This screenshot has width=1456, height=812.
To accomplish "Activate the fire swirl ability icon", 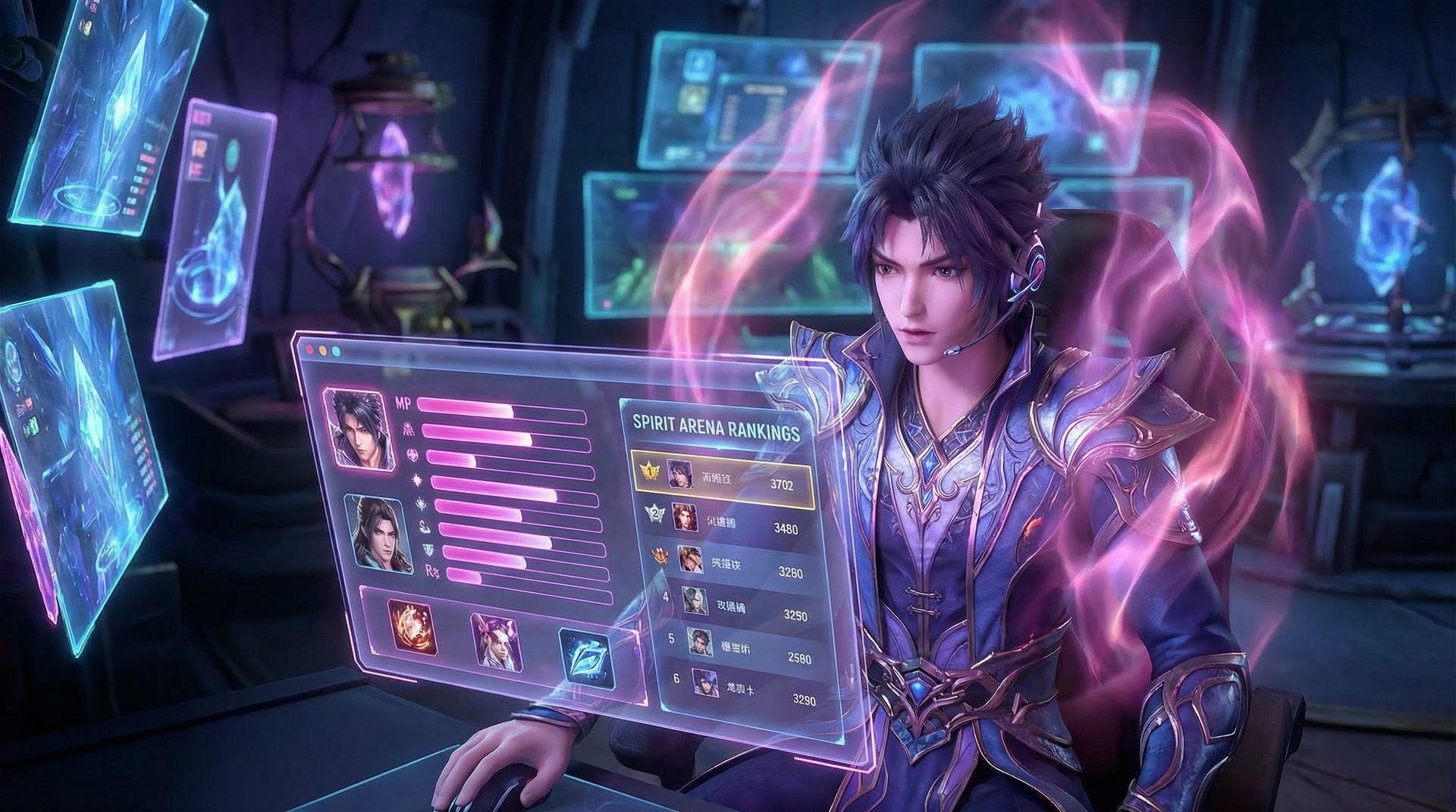I will 413,628.
